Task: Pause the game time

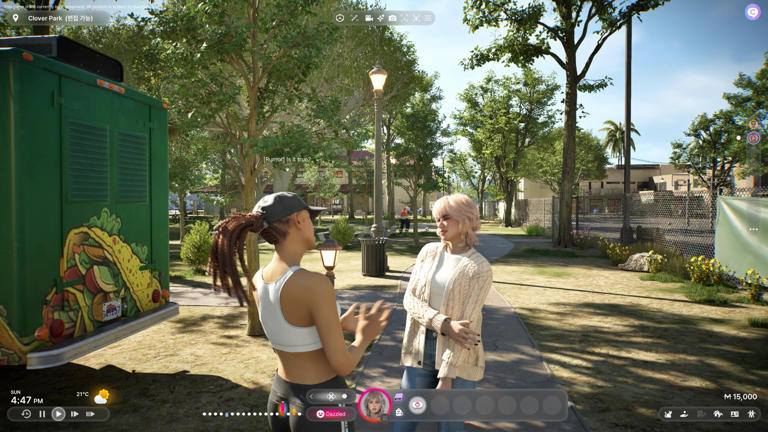Action: coord(42,414)
